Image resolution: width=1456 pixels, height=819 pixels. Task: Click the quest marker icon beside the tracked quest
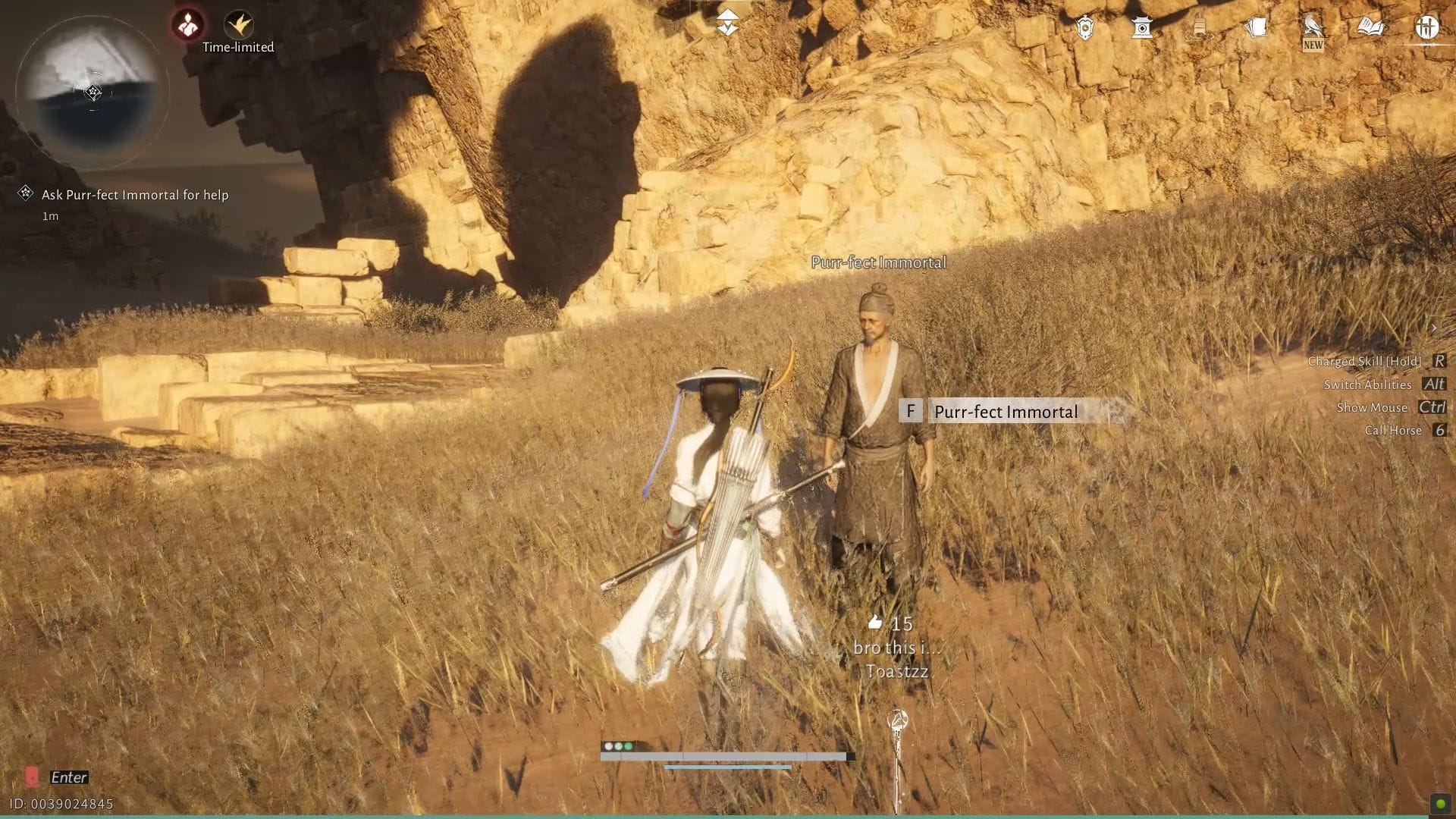25,194
